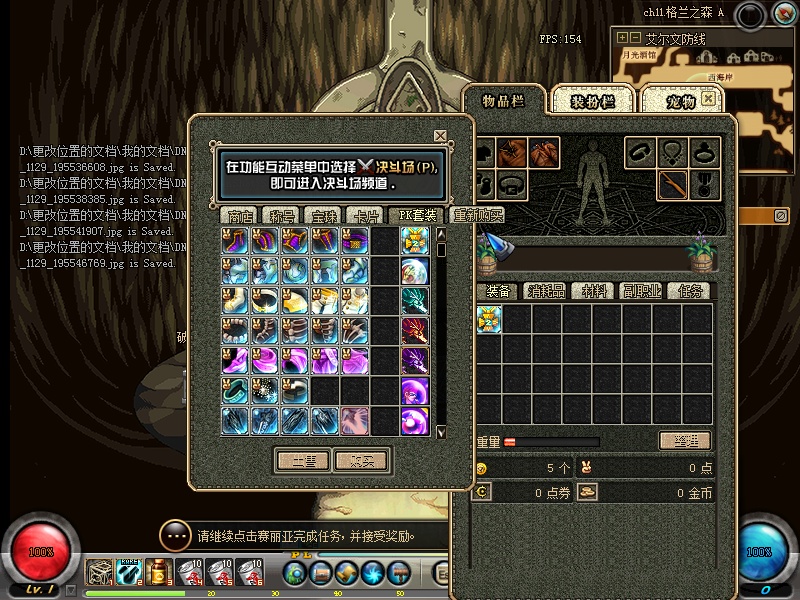This screenshot has height=600, width=800.
Task: Switch to the 任务 quest items category
Action: [690, 291]
